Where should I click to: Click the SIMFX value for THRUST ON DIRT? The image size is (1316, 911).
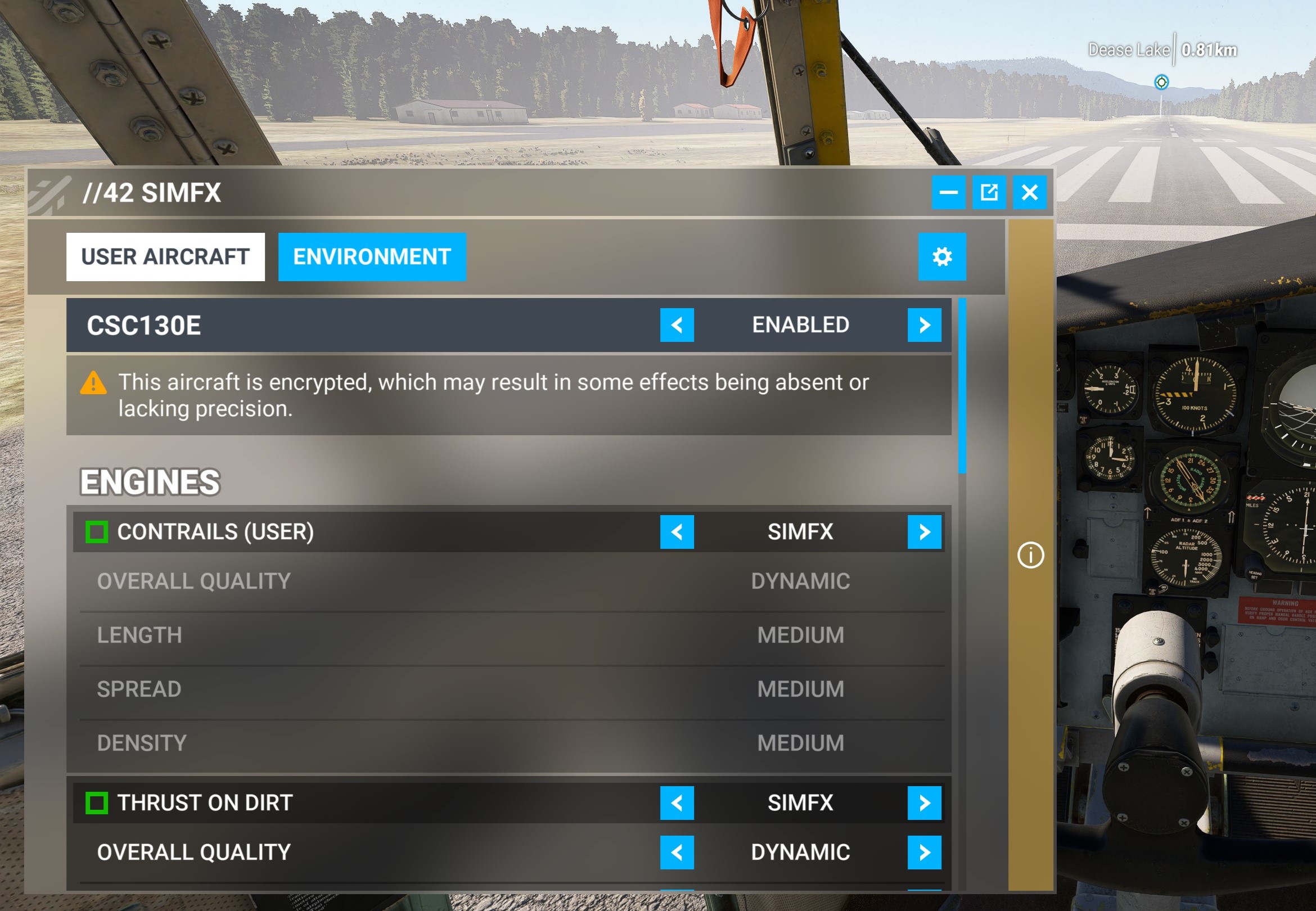point(801,803)
